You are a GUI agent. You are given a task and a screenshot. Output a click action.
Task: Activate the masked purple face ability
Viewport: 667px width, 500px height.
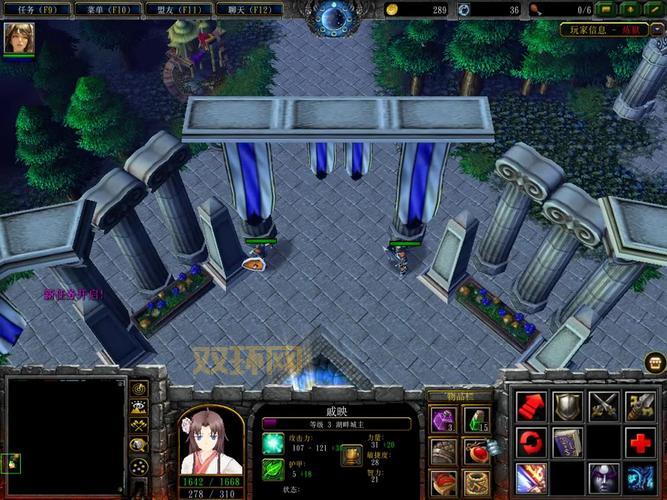point(603,476)
